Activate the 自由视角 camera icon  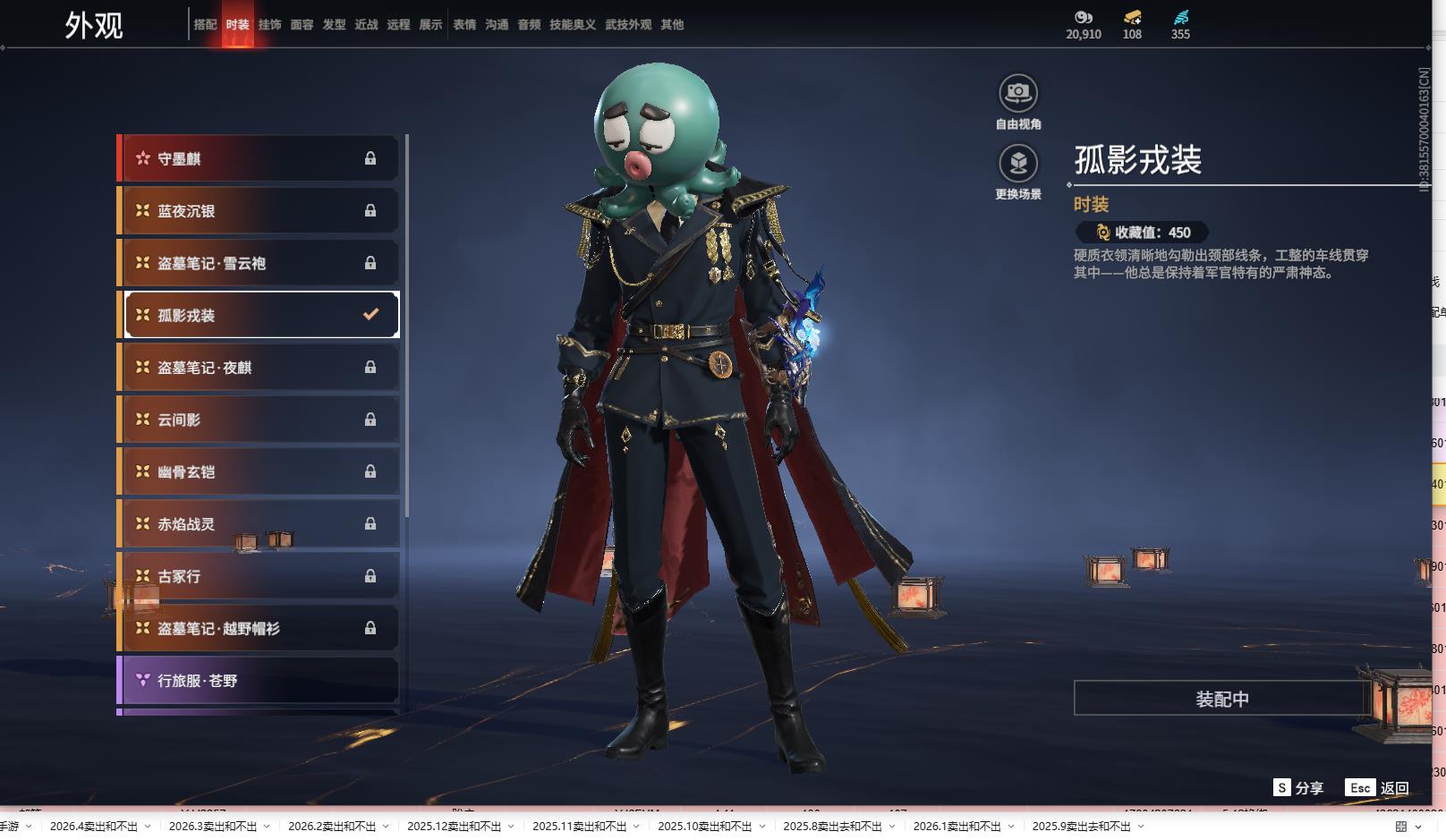click(x=1018, y=94)
